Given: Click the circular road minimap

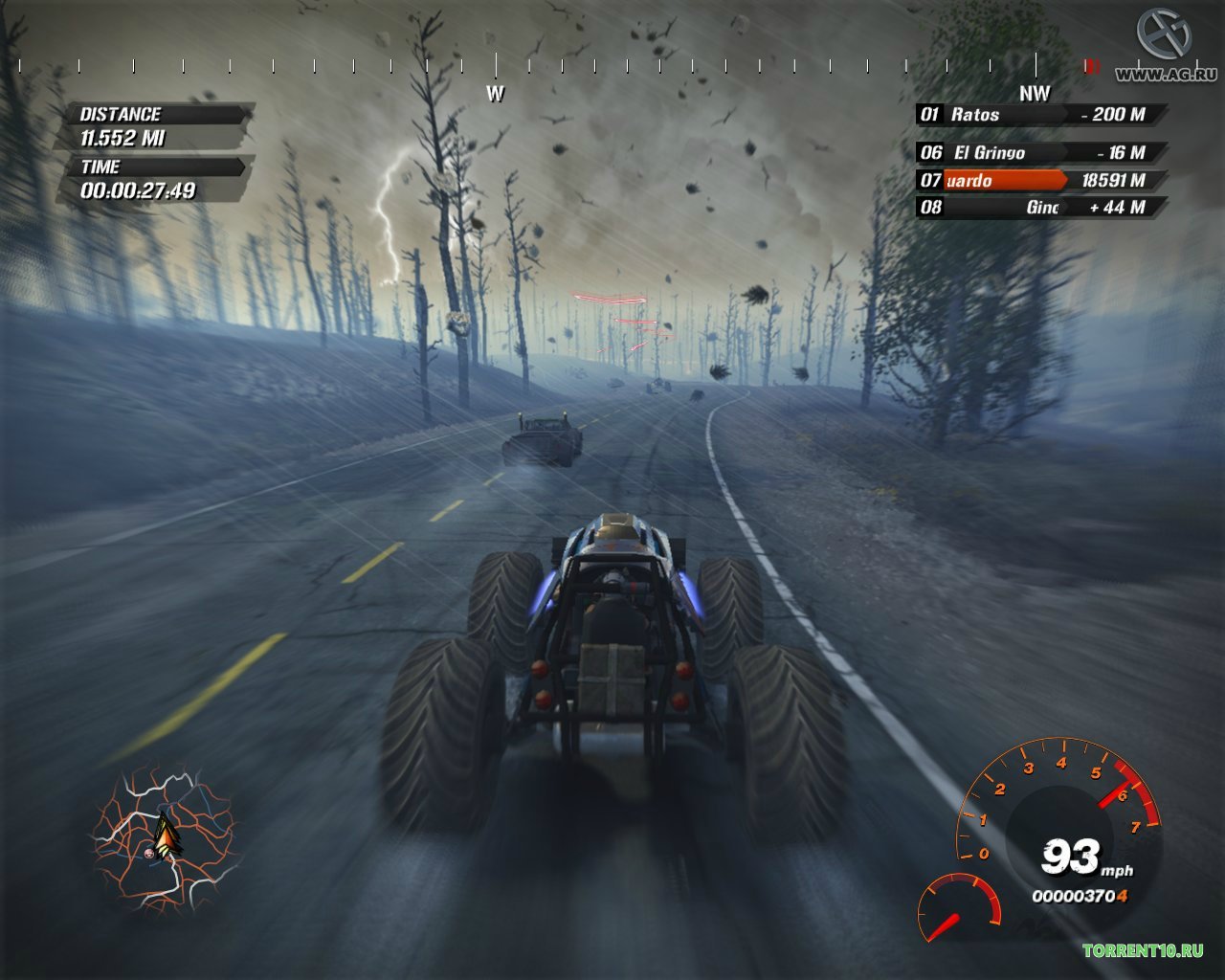Looking at the screenshot, I should pos(164,838).
